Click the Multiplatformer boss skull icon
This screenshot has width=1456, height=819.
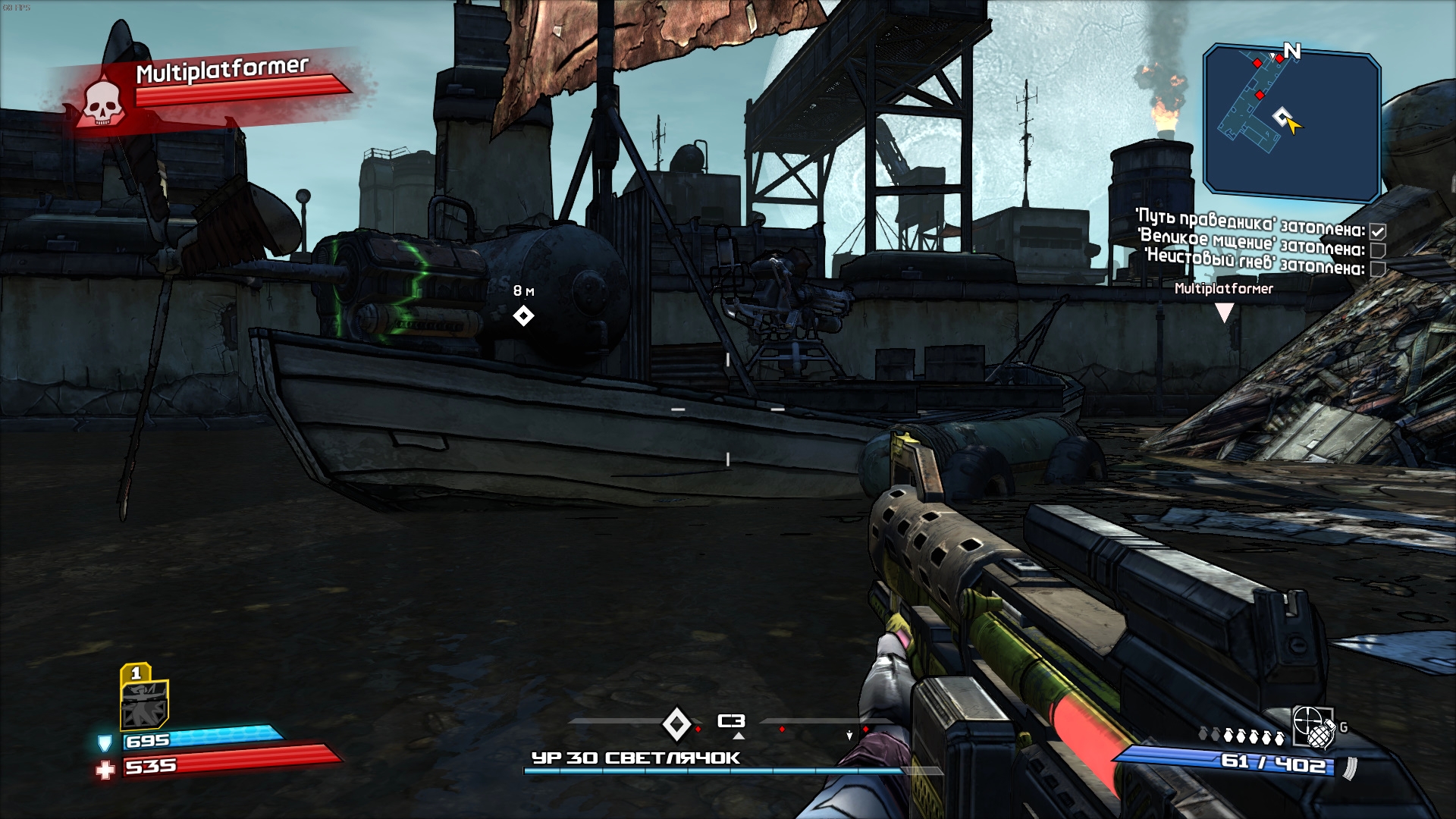point(102,102)
